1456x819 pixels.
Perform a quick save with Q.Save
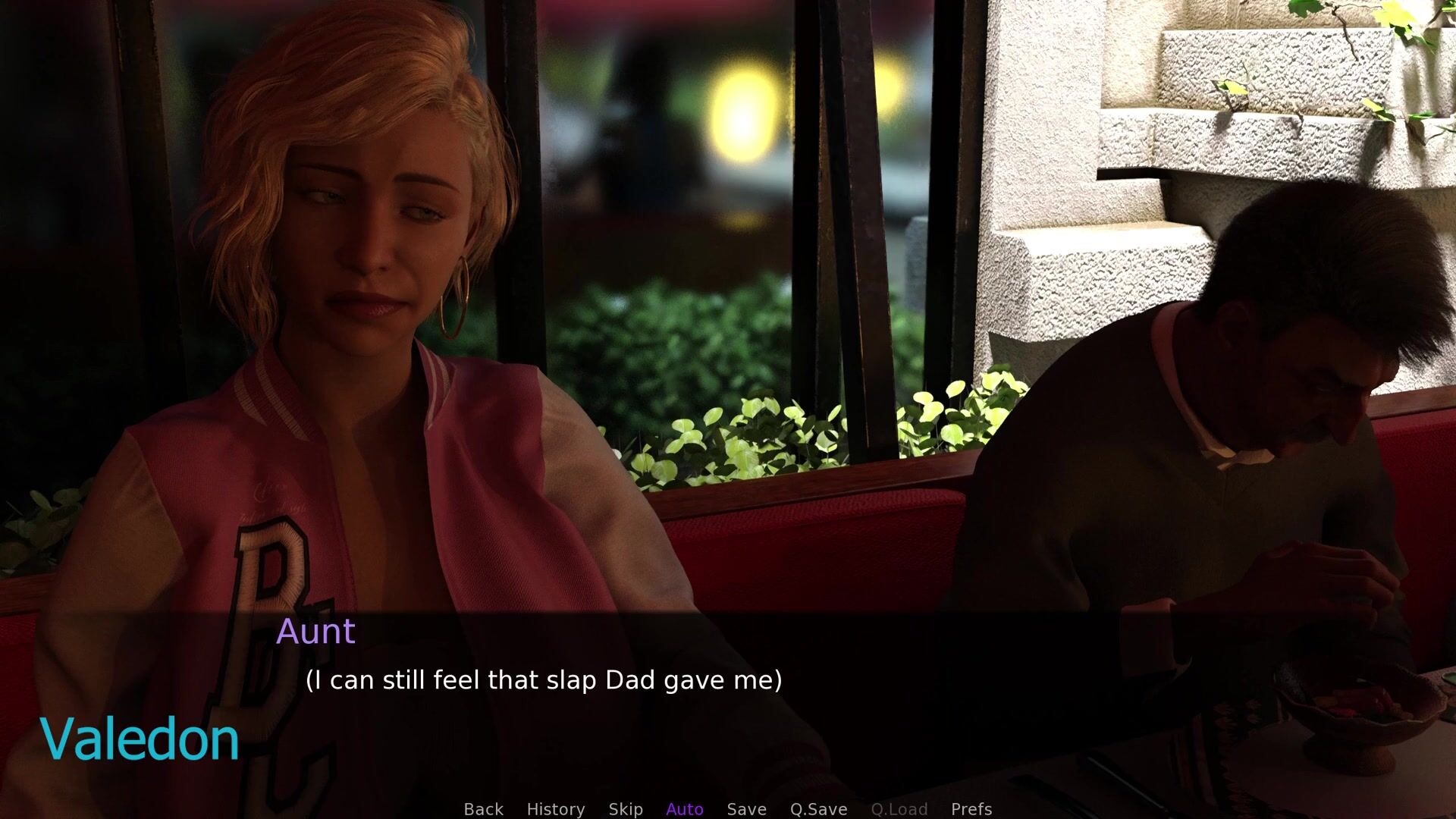[x=818, y=809]
